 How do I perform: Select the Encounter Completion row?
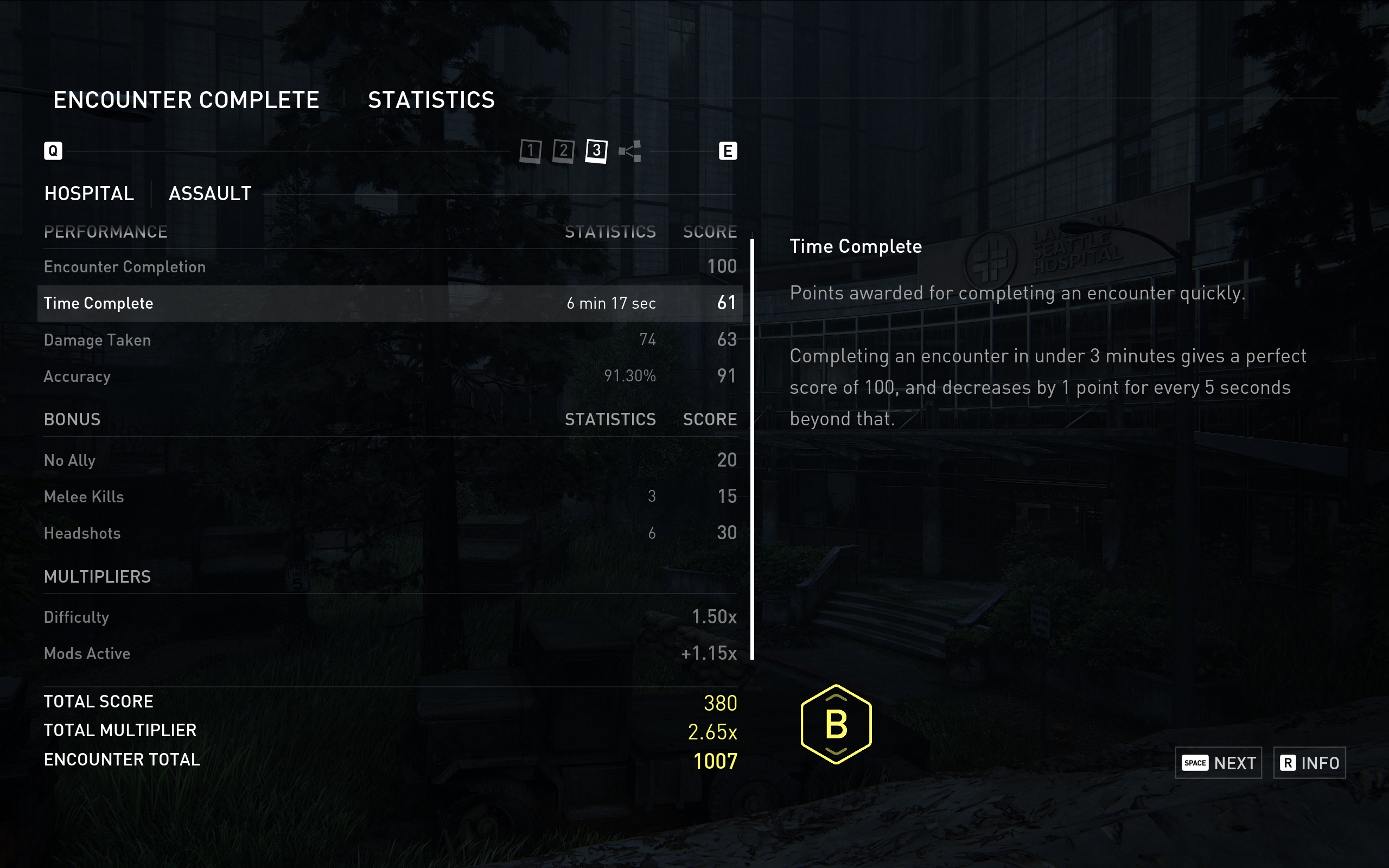(x=389, y=267)
